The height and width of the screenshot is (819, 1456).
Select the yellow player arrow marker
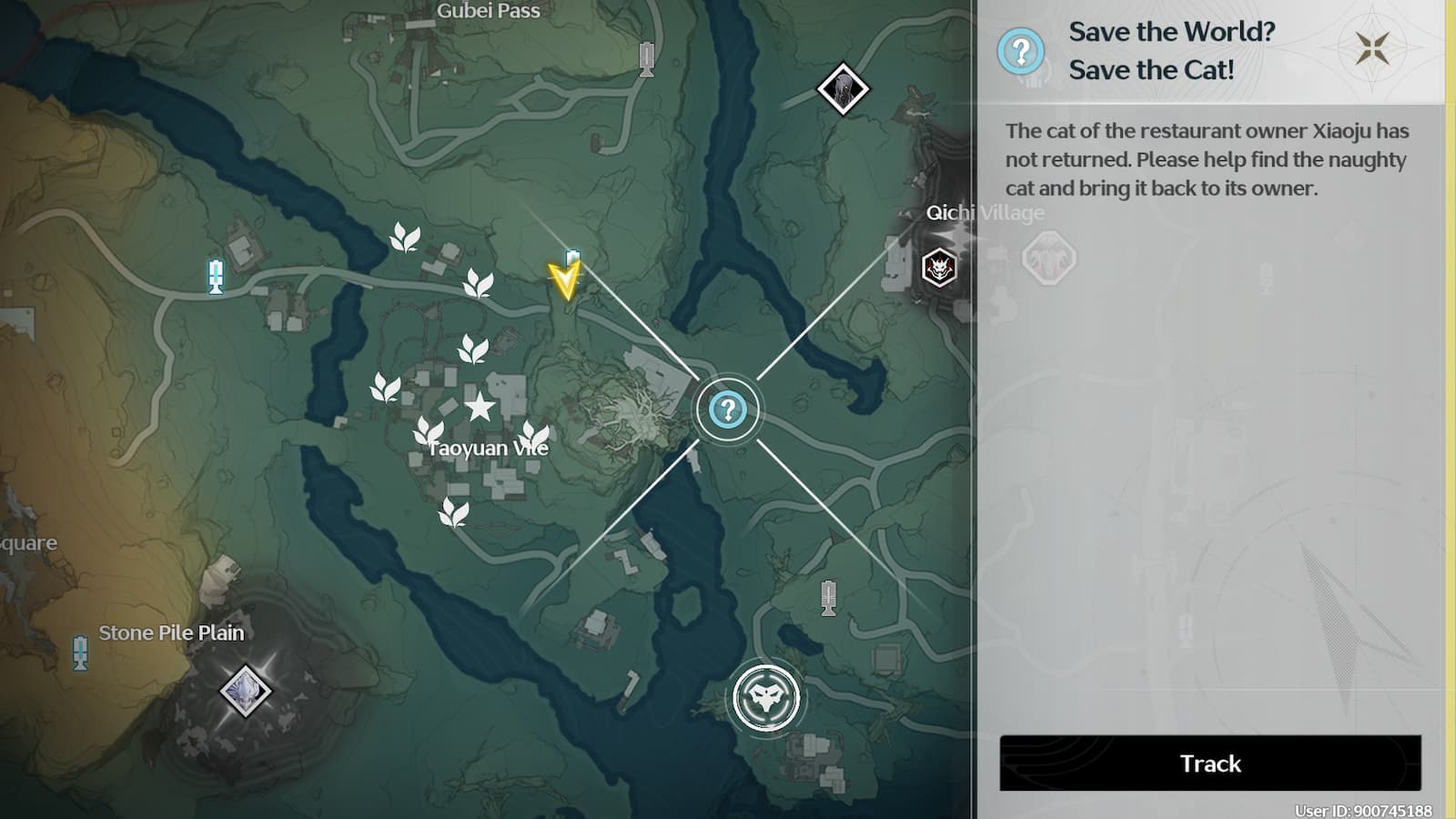[x=564, y=279]
